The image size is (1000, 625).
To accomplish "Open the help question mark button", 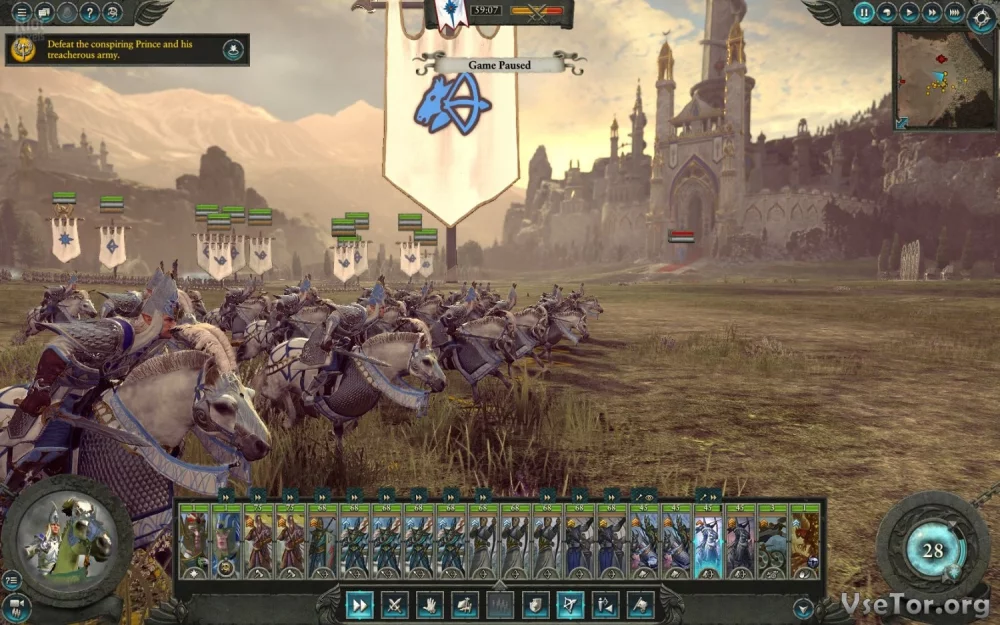I will pyautogui.click(x=90, y=13).
